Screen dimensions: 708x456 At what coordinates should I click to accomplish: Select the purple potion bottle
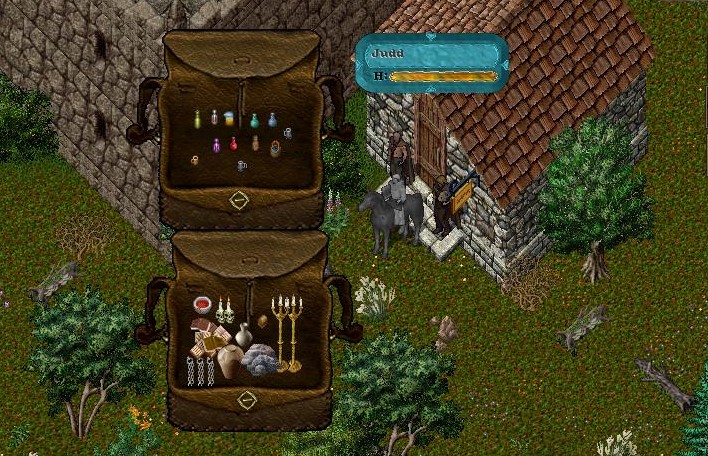pyautogui.click(x=218, y=147)
